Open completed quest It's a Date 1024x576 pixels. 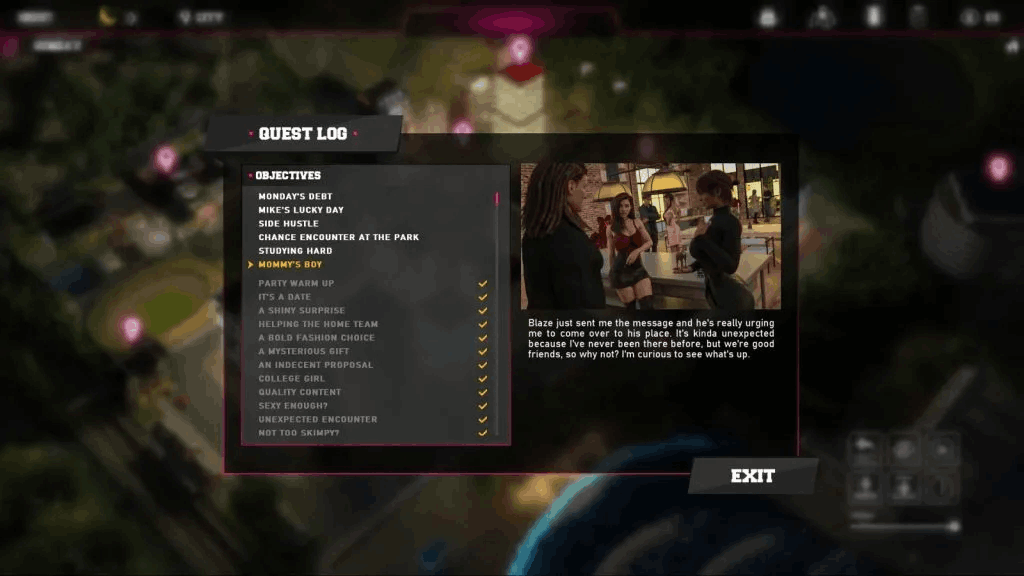click(x=285, y=297)
